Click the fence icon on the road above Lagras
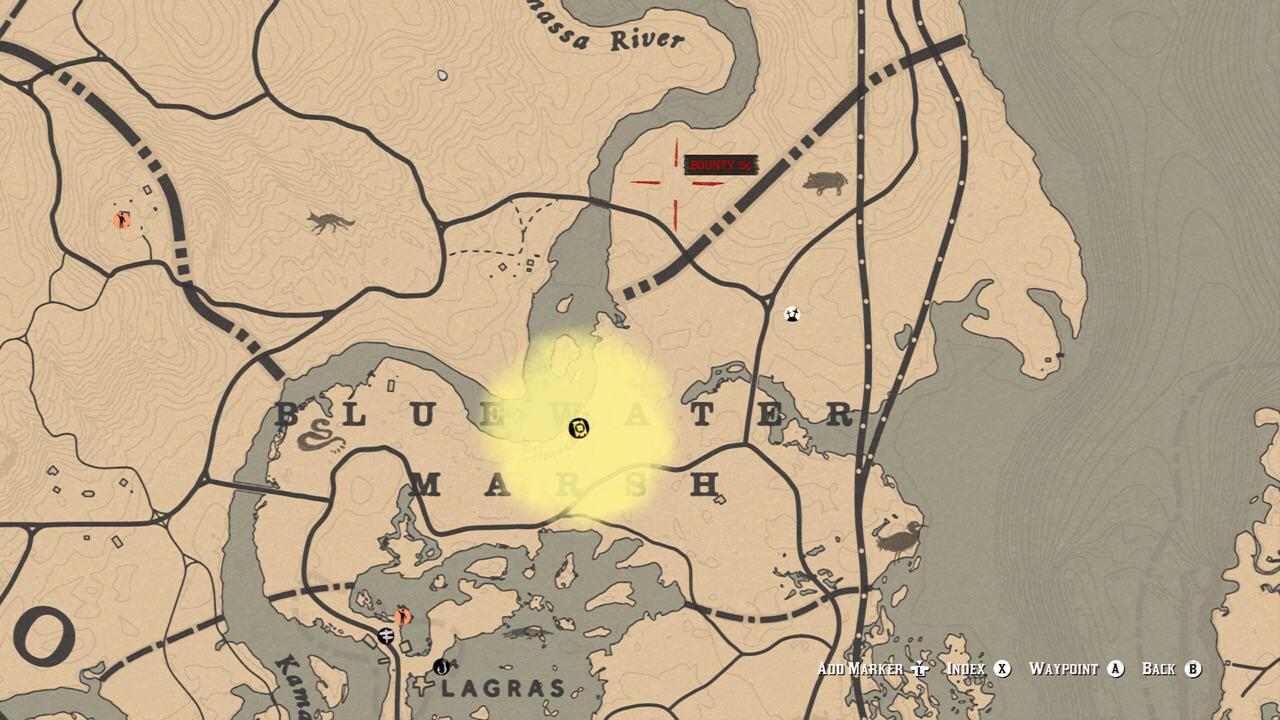Screen dimensions: 1280x720 386,635
